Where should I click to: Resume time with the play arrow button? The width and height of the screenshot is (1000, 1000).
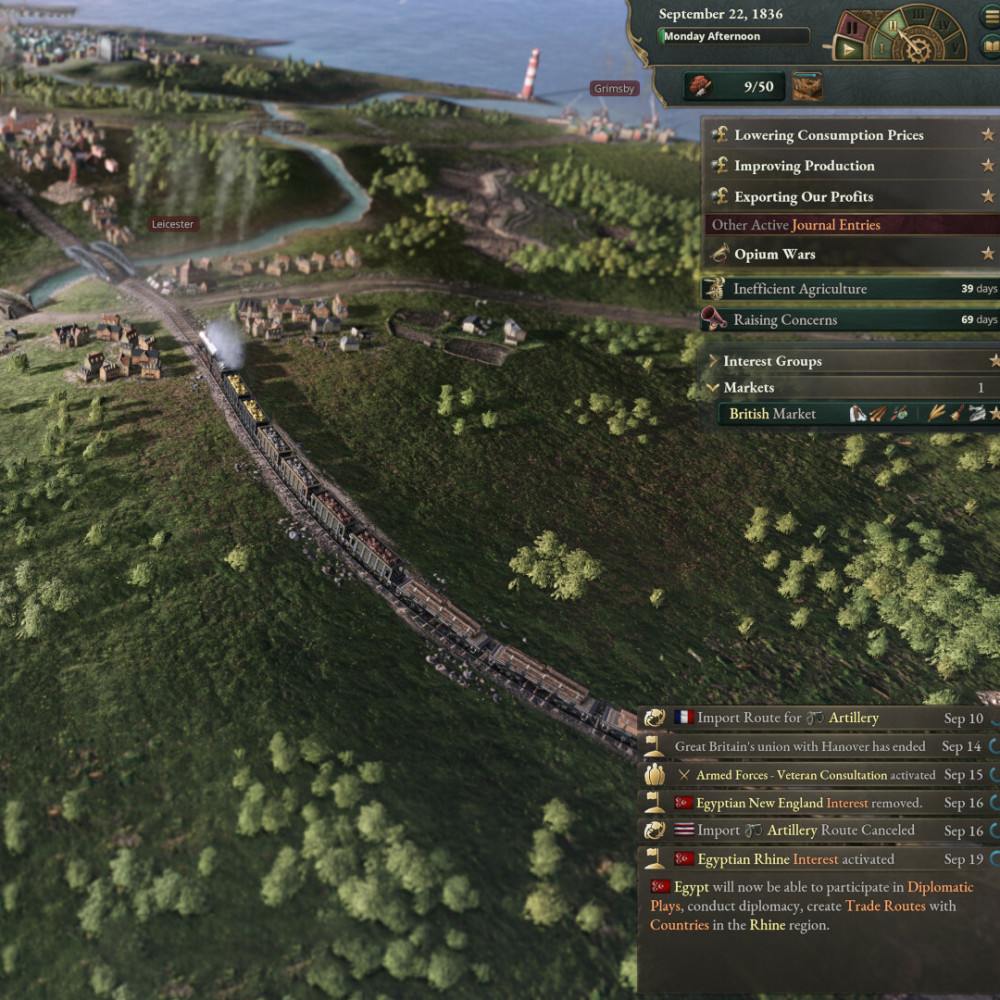tap(850, 47)
